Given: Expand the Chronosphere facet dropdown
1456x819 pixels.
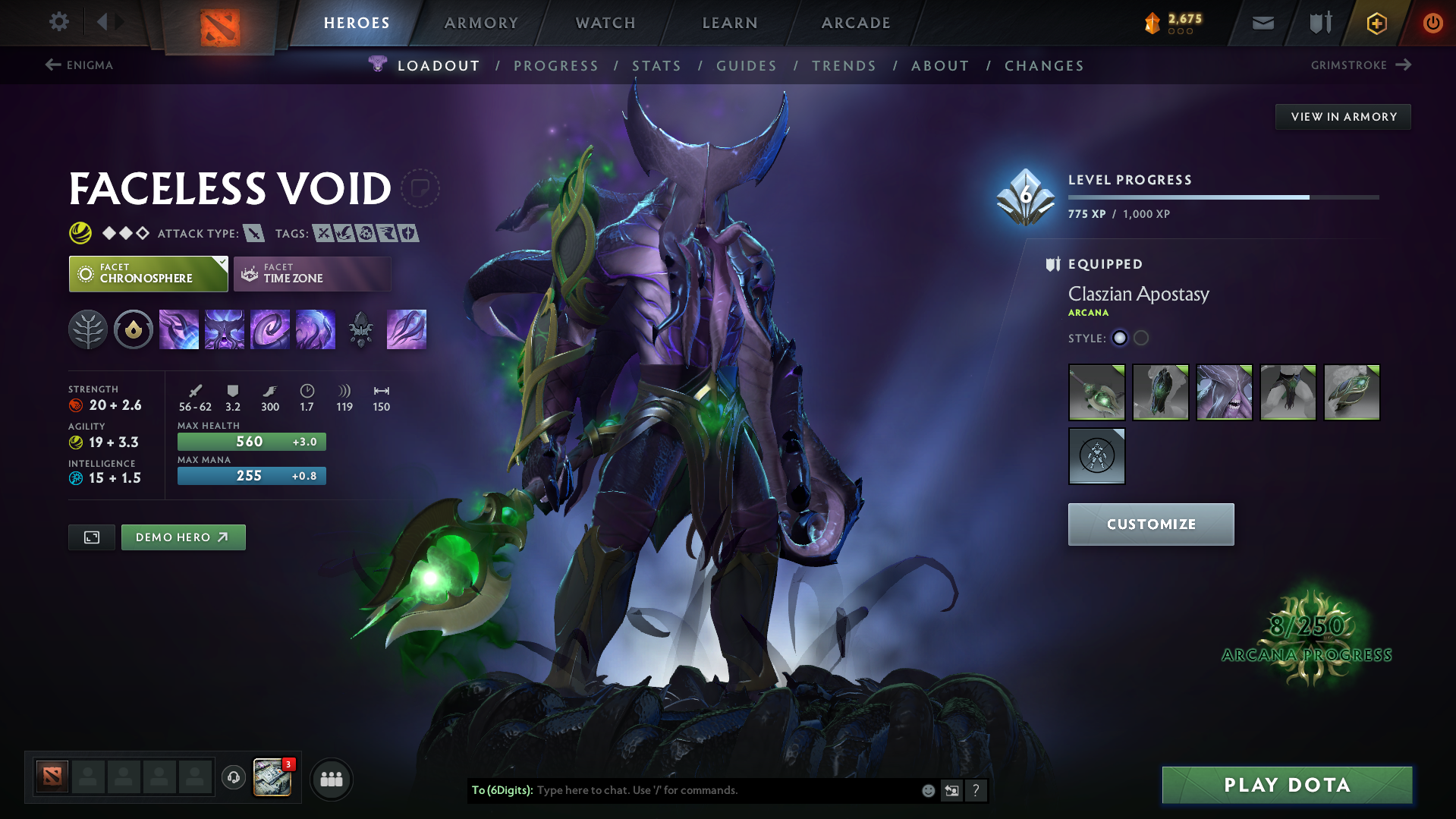Looking at the screenshot, I should click(220, 265).
